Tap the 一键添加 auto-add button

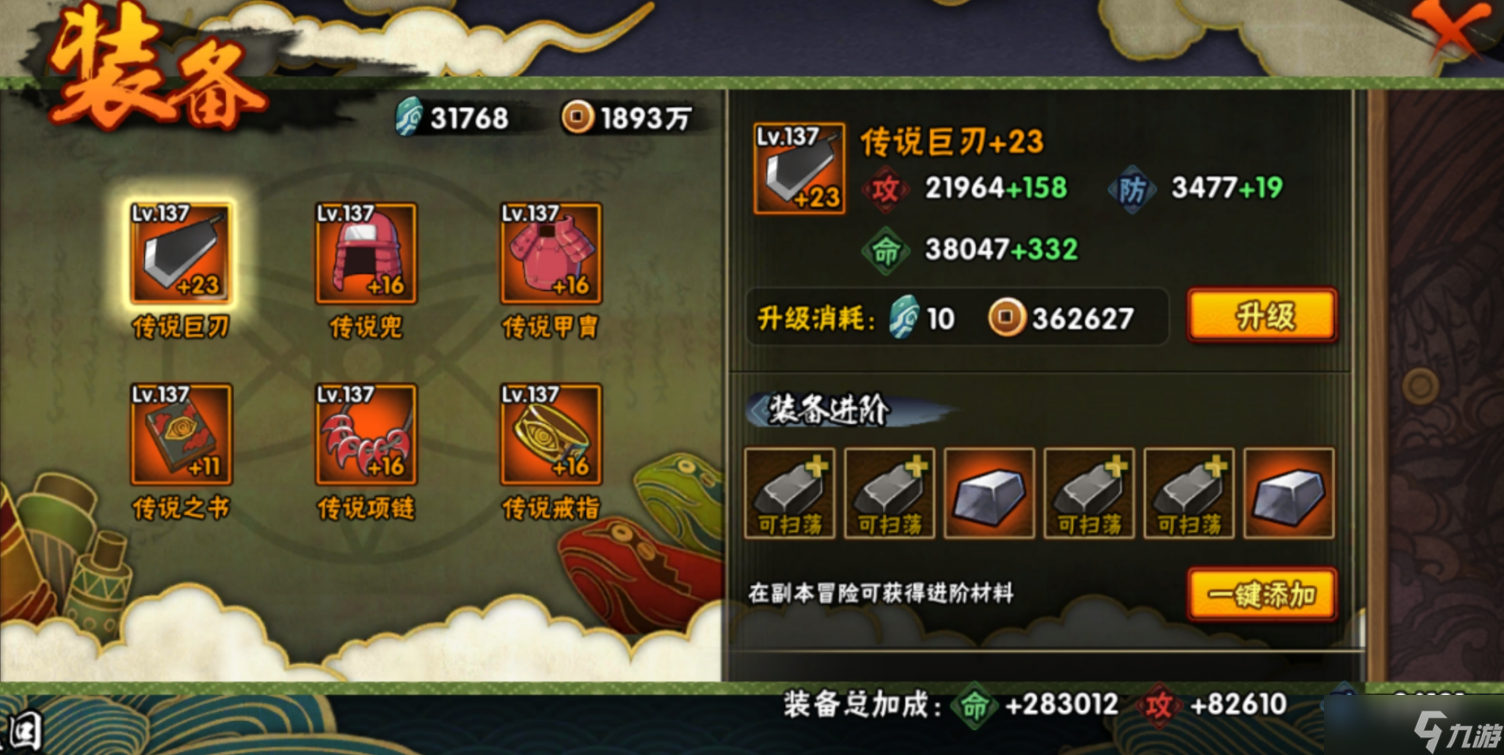[x=1261, y=594]
